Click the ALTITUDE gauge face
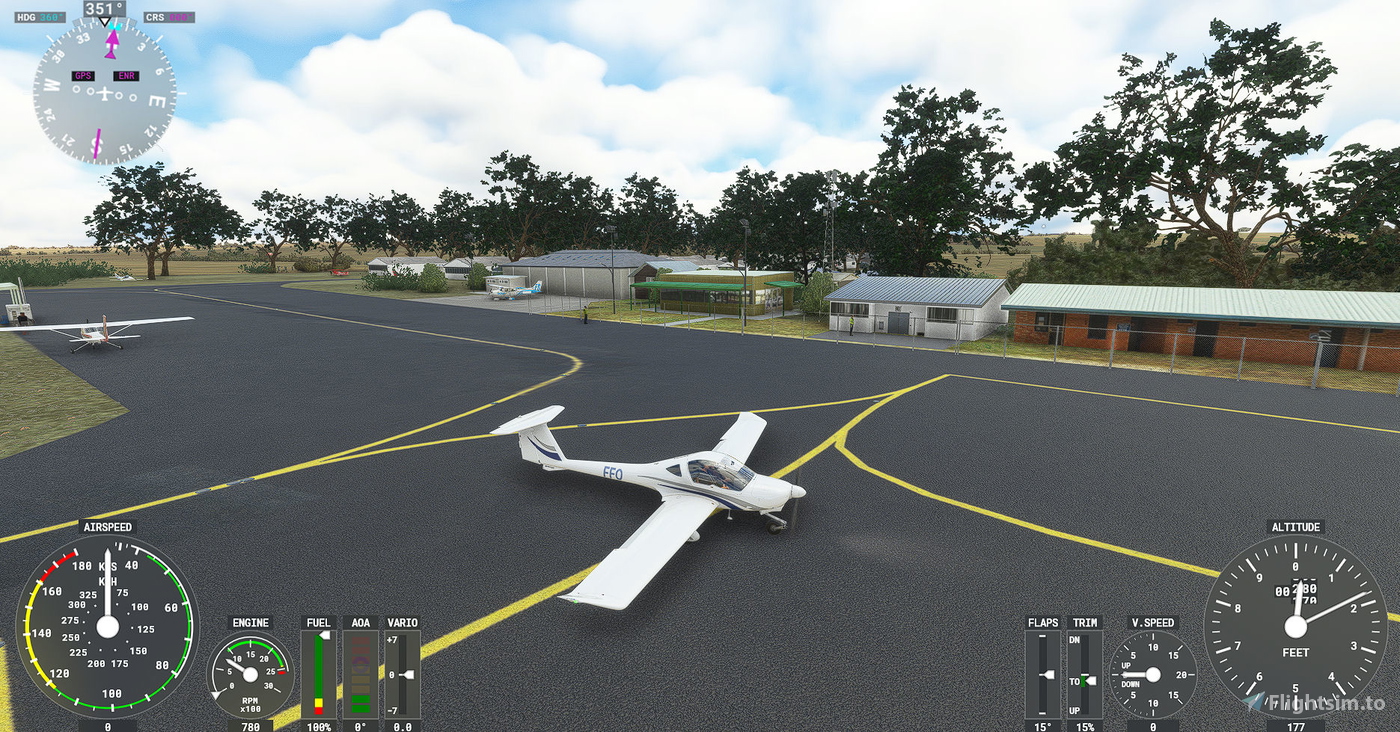Viewport: 1400px width, 732px height. 1297,625
